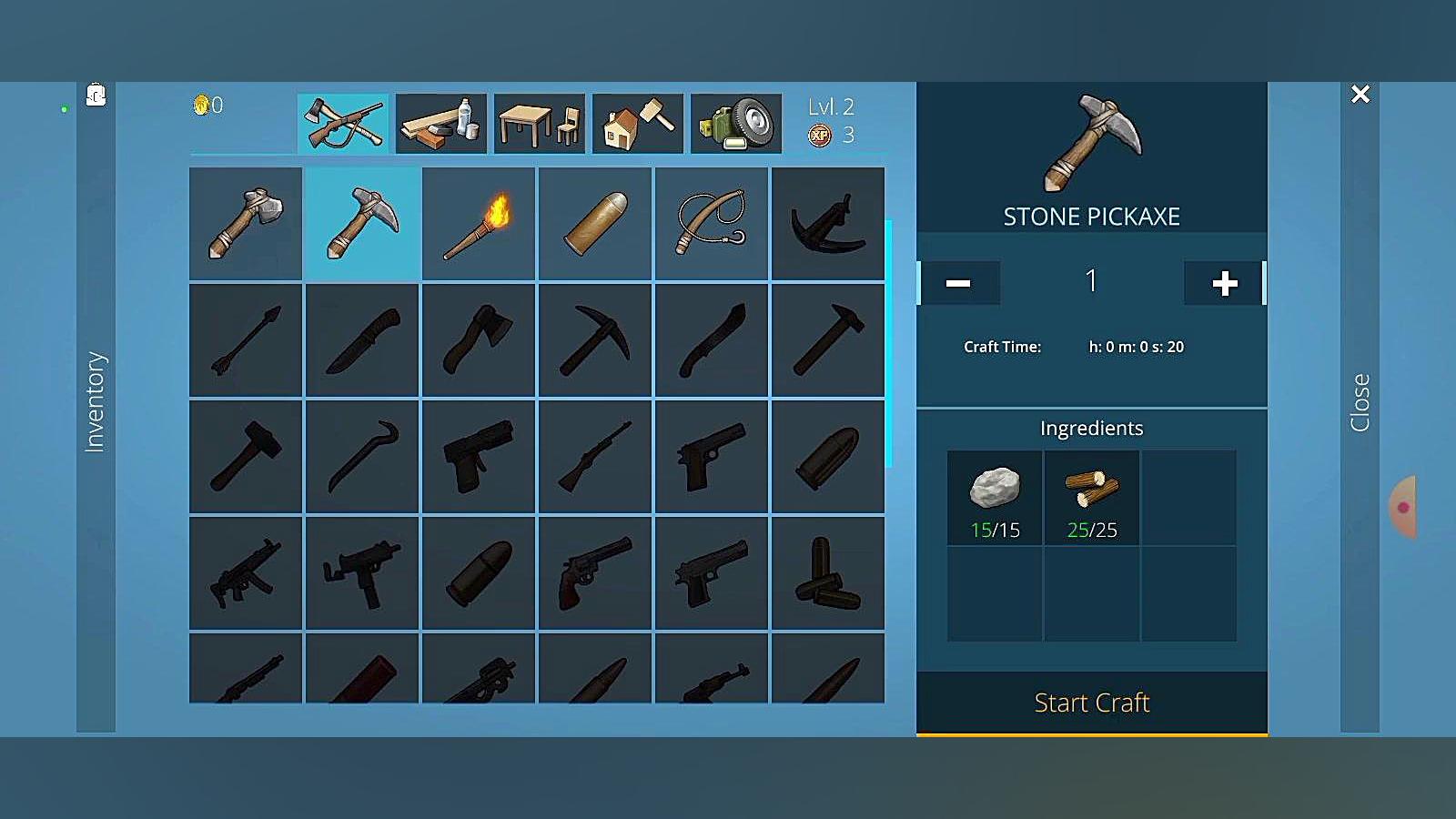Select the stone axe recipe
The image size is (1456, 819).
pyautogui.click(x=246, y=223)
